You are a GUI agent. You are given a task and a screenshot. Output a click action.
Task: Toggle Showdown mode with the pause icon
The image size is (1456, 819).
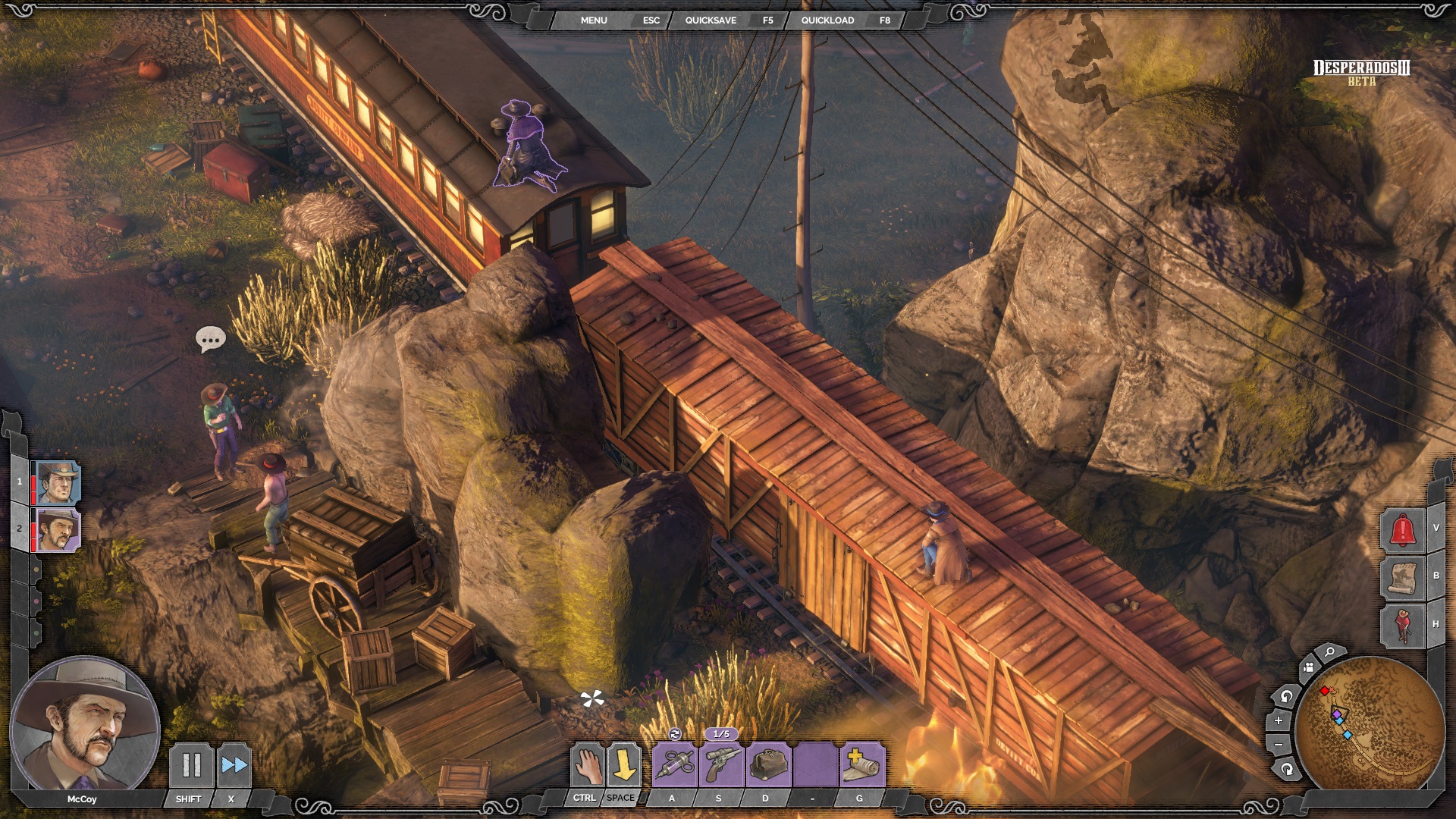click(x=191, y=764)
